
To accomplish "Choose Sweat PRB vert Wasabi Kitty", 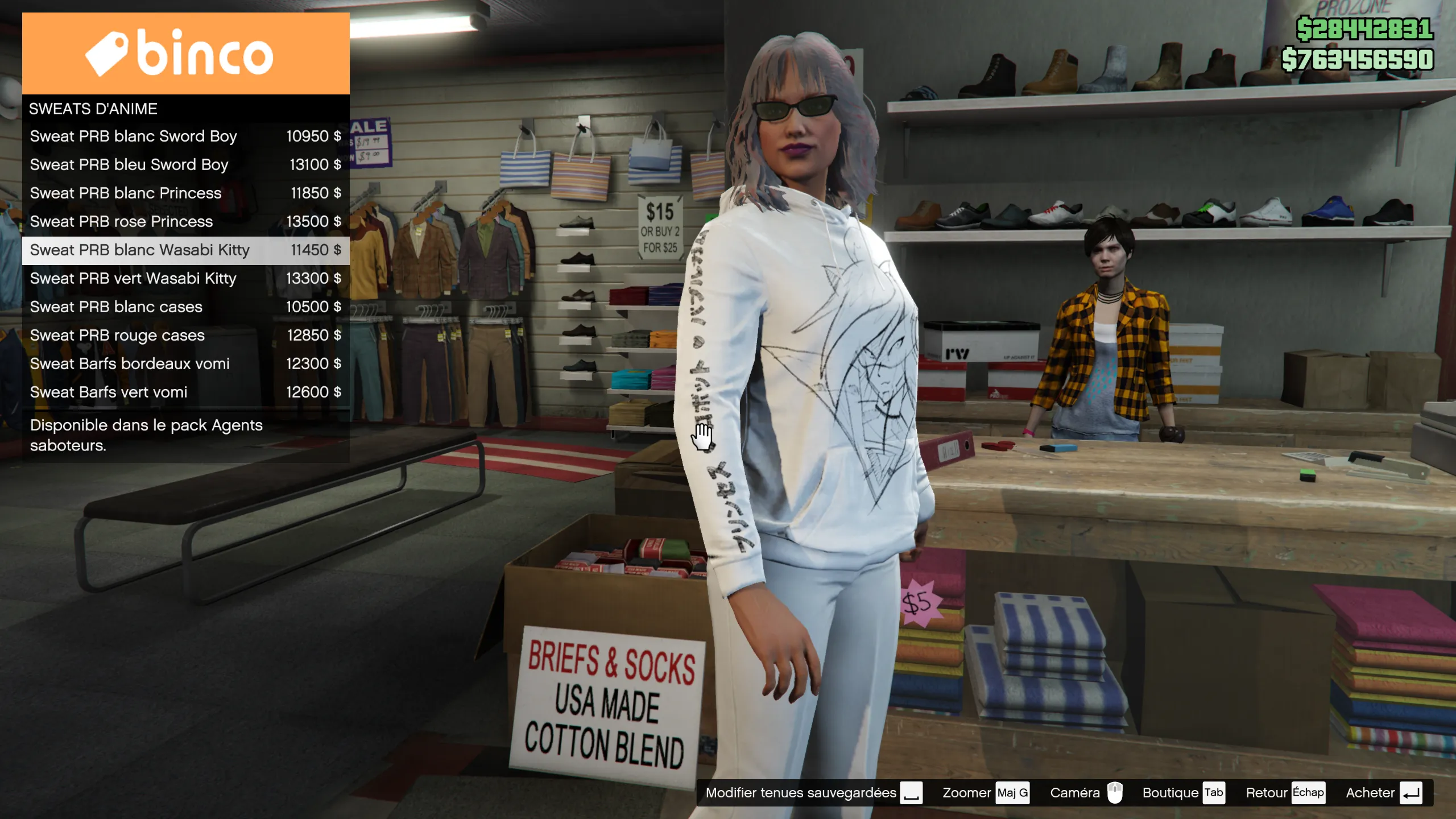I will (x=185, y=279).
